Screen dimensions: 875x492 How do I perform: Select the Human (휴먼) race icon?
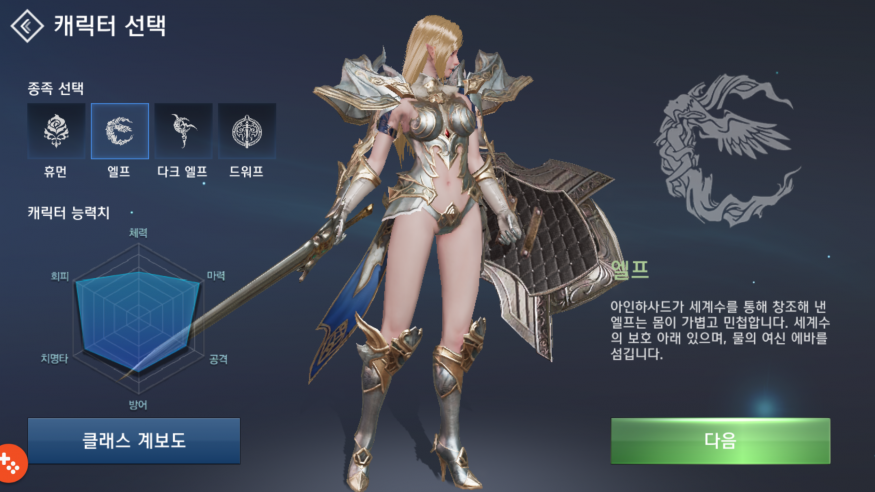coord(56,131)
